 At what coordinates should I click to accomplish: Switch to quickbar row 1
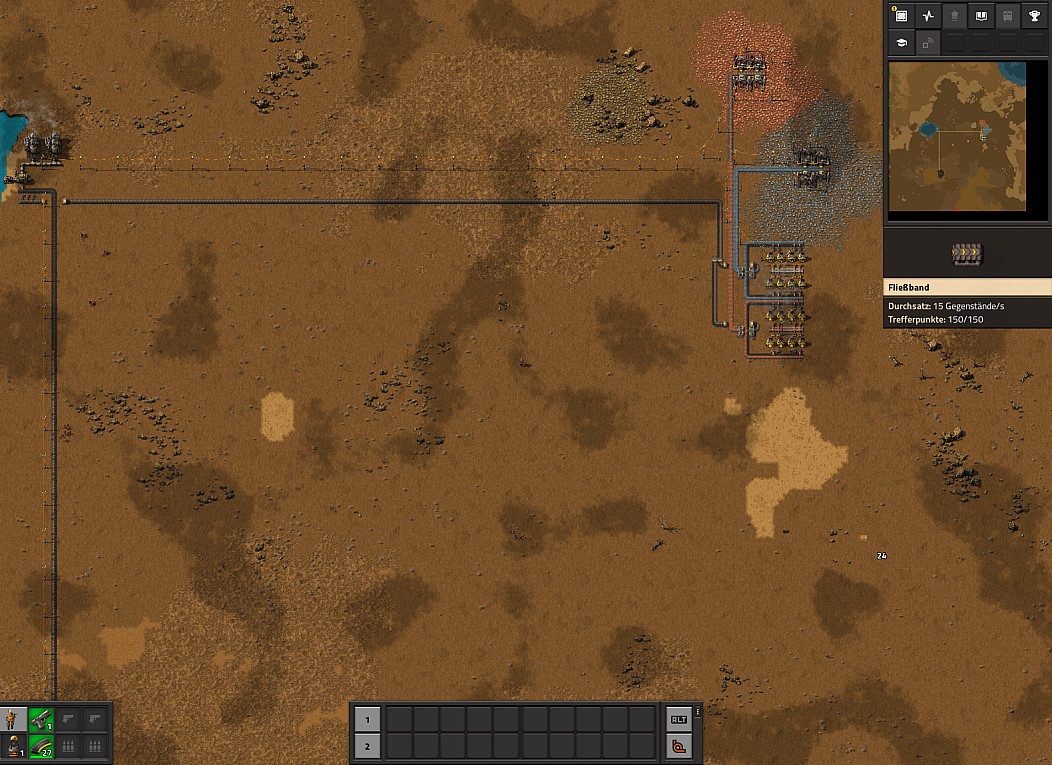(367, 719)
